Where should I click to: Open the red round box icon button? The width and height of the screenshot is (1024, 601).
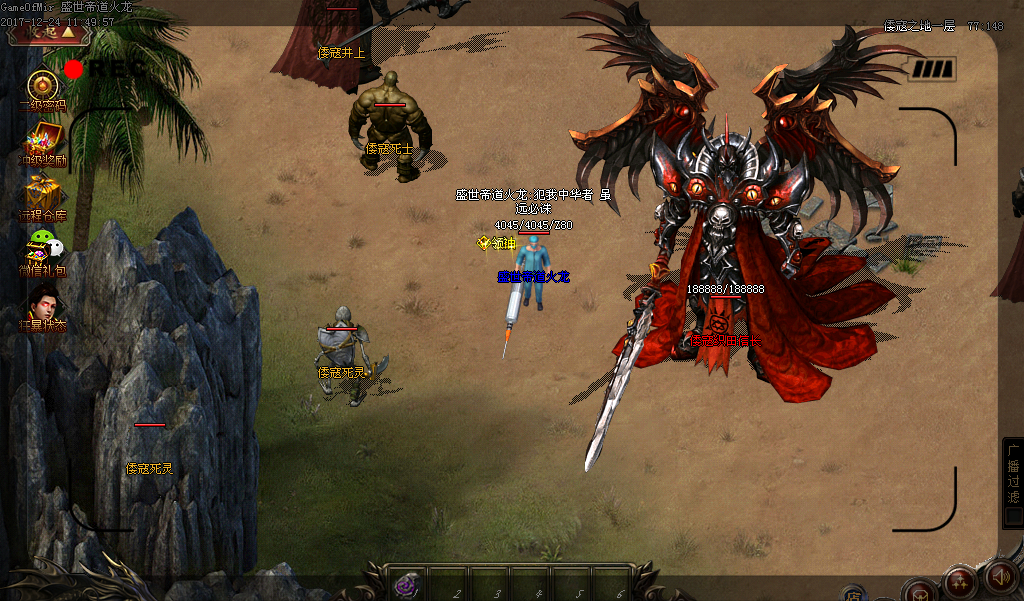pos(918,591)
